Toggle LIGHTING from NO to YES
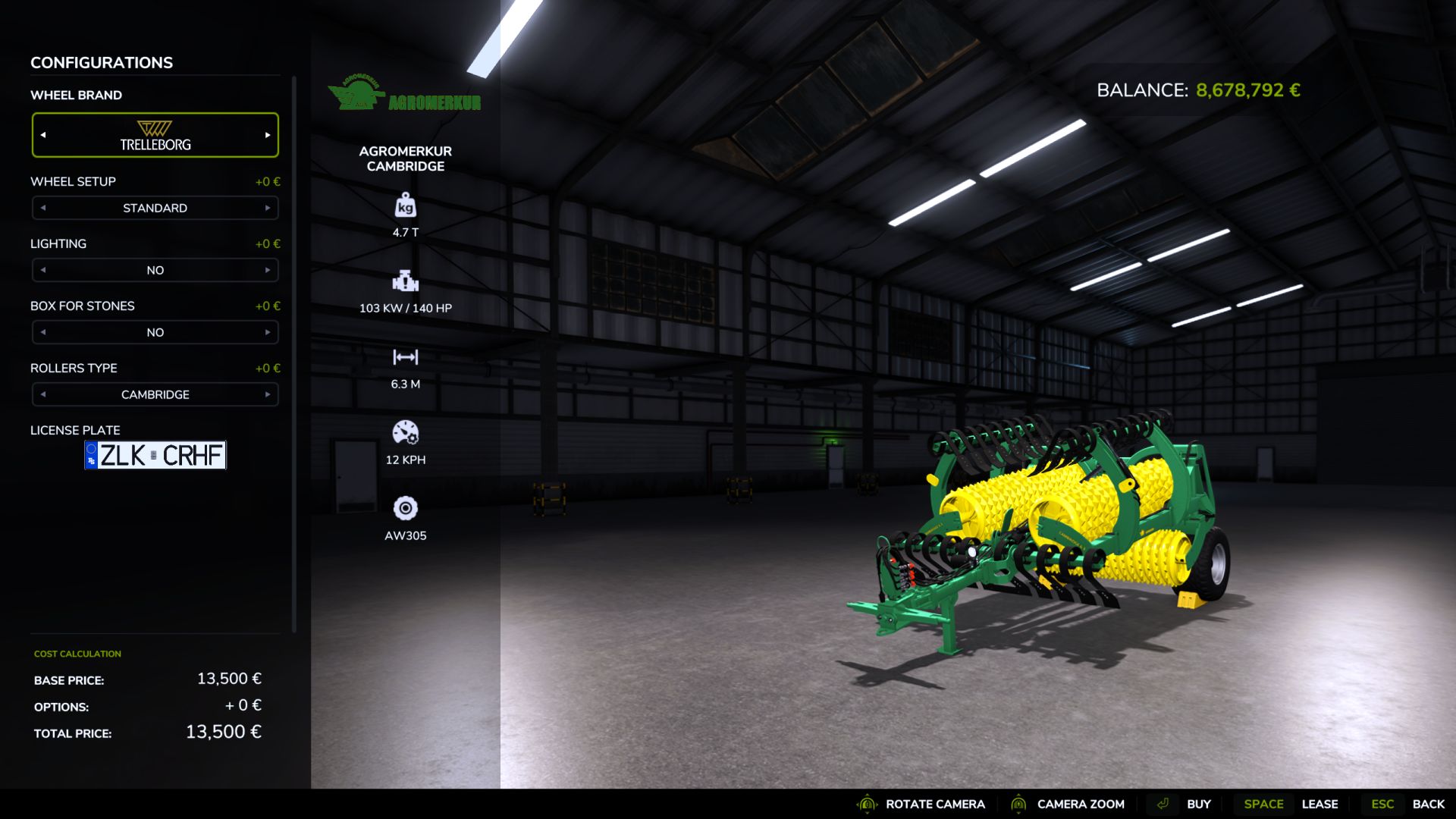 (267, 270)
